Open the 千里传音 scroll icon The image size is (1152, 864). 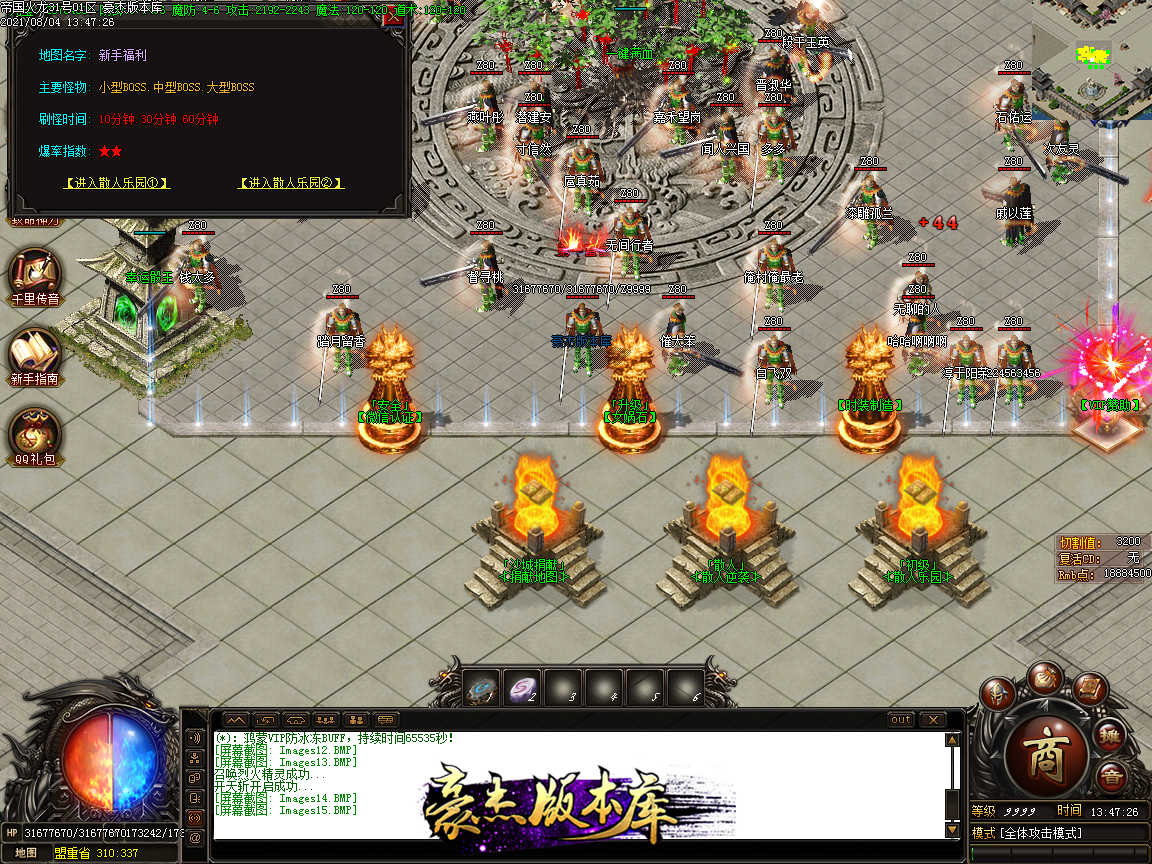36,273
